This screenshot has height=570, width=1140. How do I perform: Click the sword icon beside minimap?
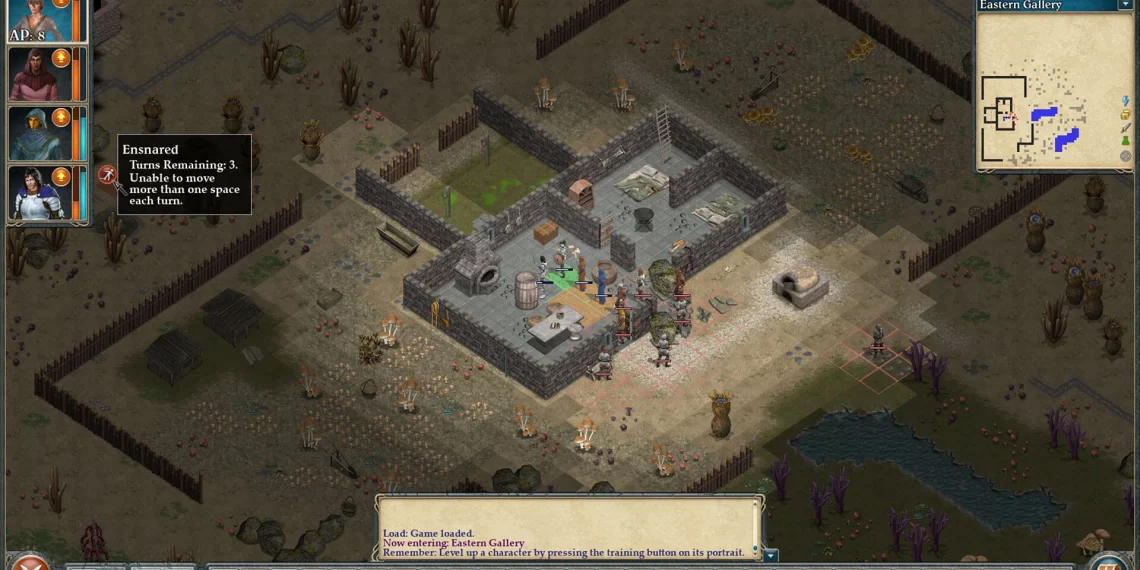1126,128
